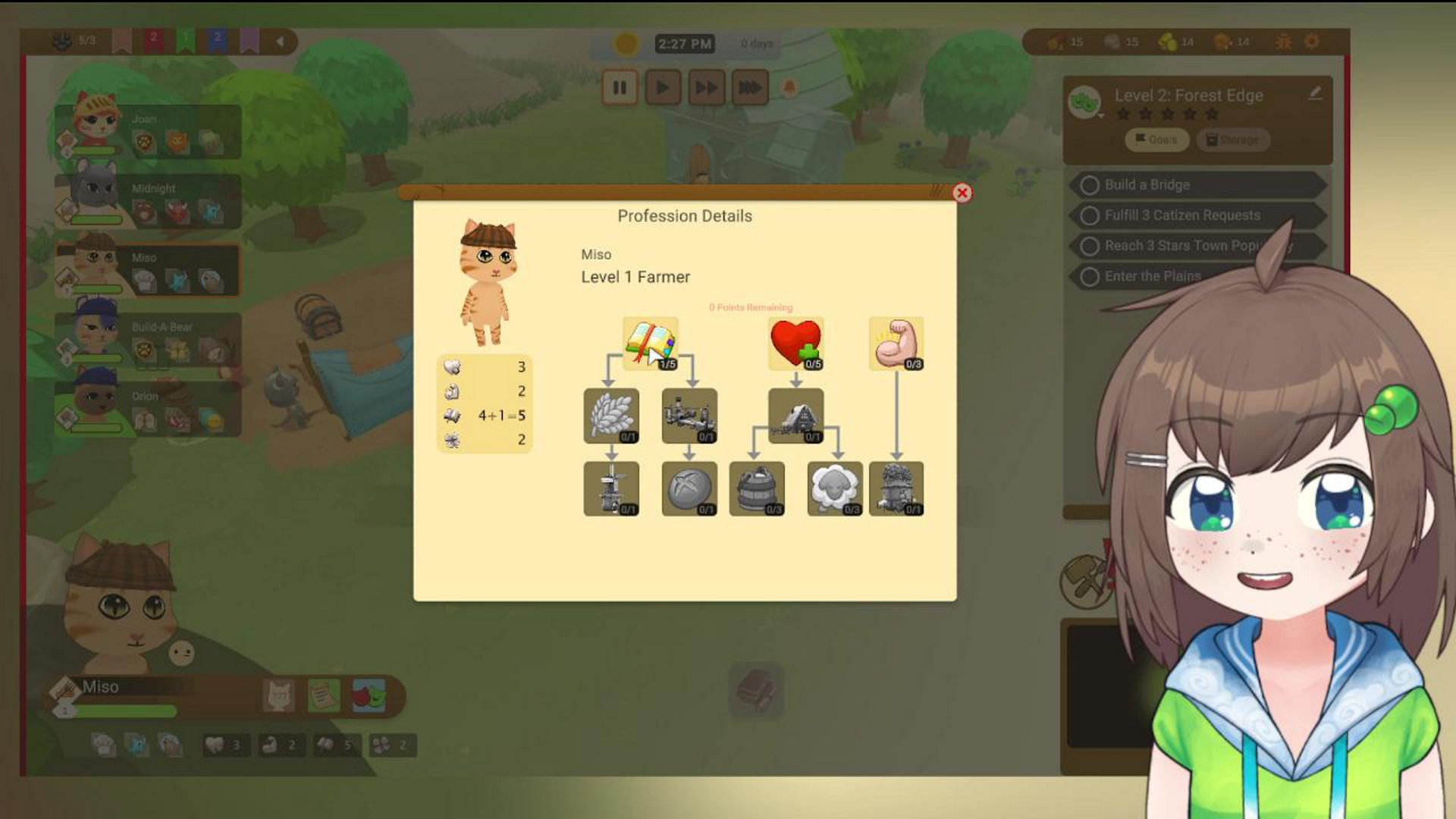The width and height of the screenshot is (1456, 819).
Task: Open the Storage tab
Action: [x=1232, y=140]
